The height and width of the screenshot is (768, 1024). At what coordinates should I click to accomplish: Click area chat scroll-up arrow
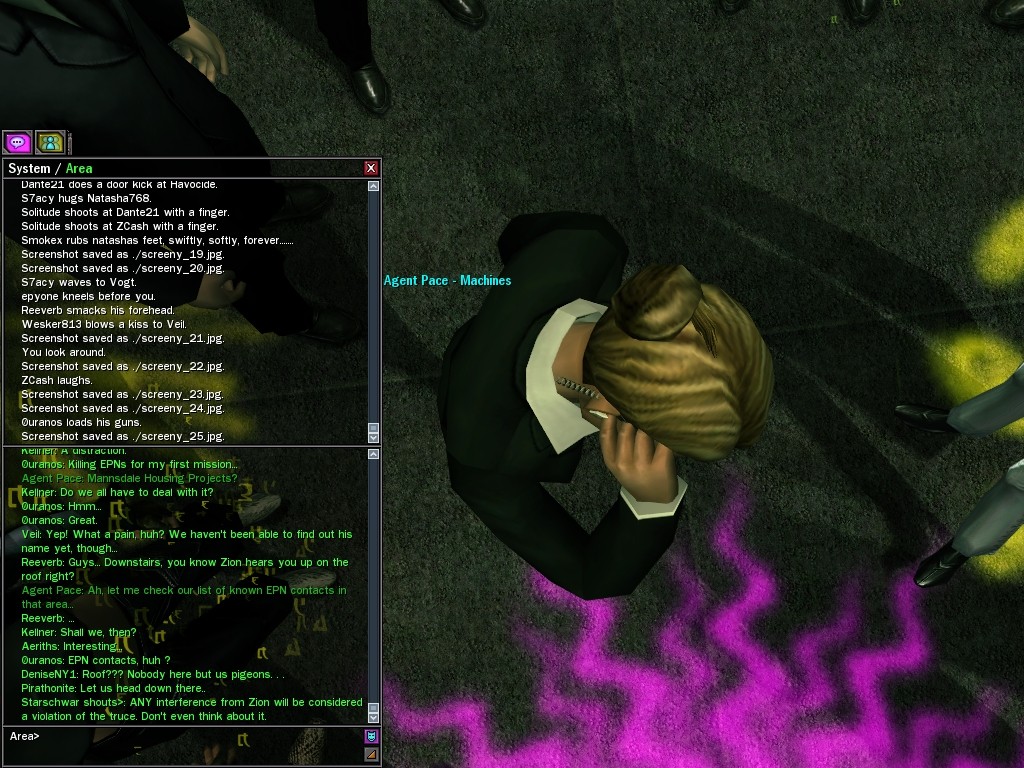[x=373, y=454]
